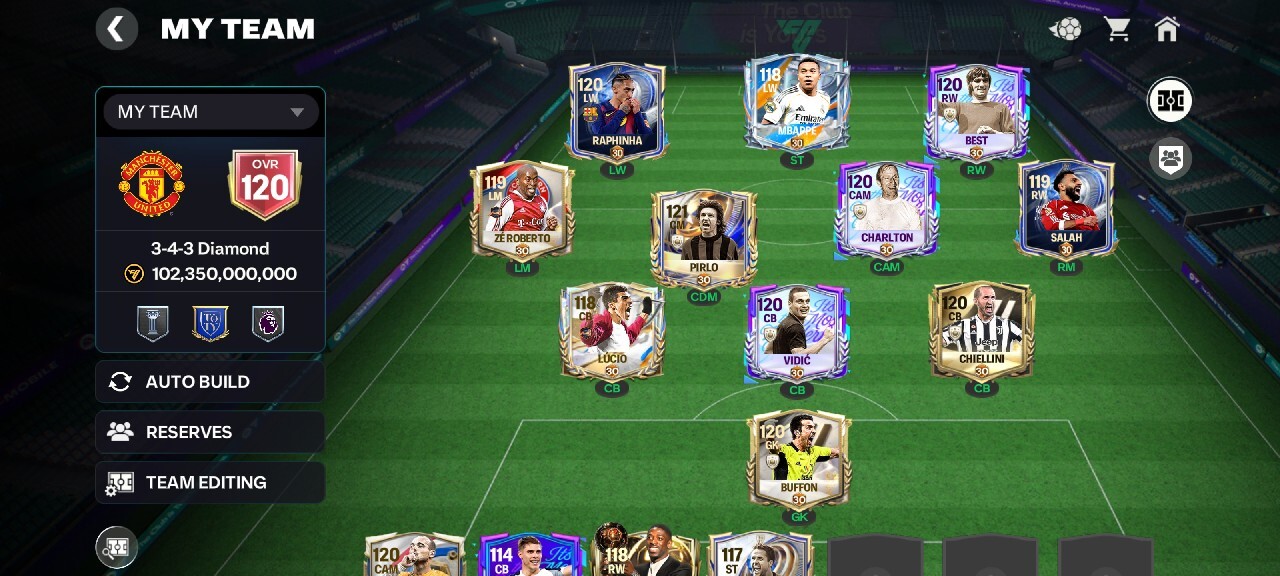Return to the home screen
The width and height of the screenshot is (1280, 576).
point(1167,29)
